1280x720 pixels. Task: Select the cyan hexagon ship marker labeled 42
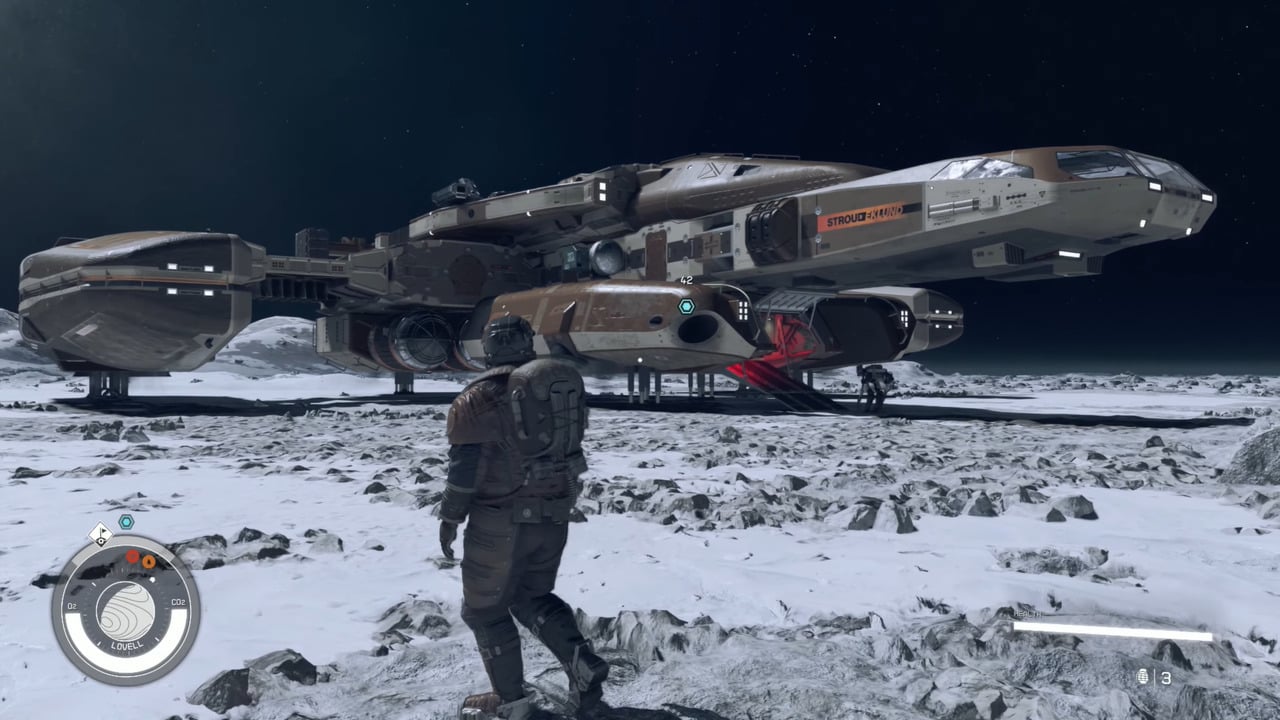coord(686,306)
